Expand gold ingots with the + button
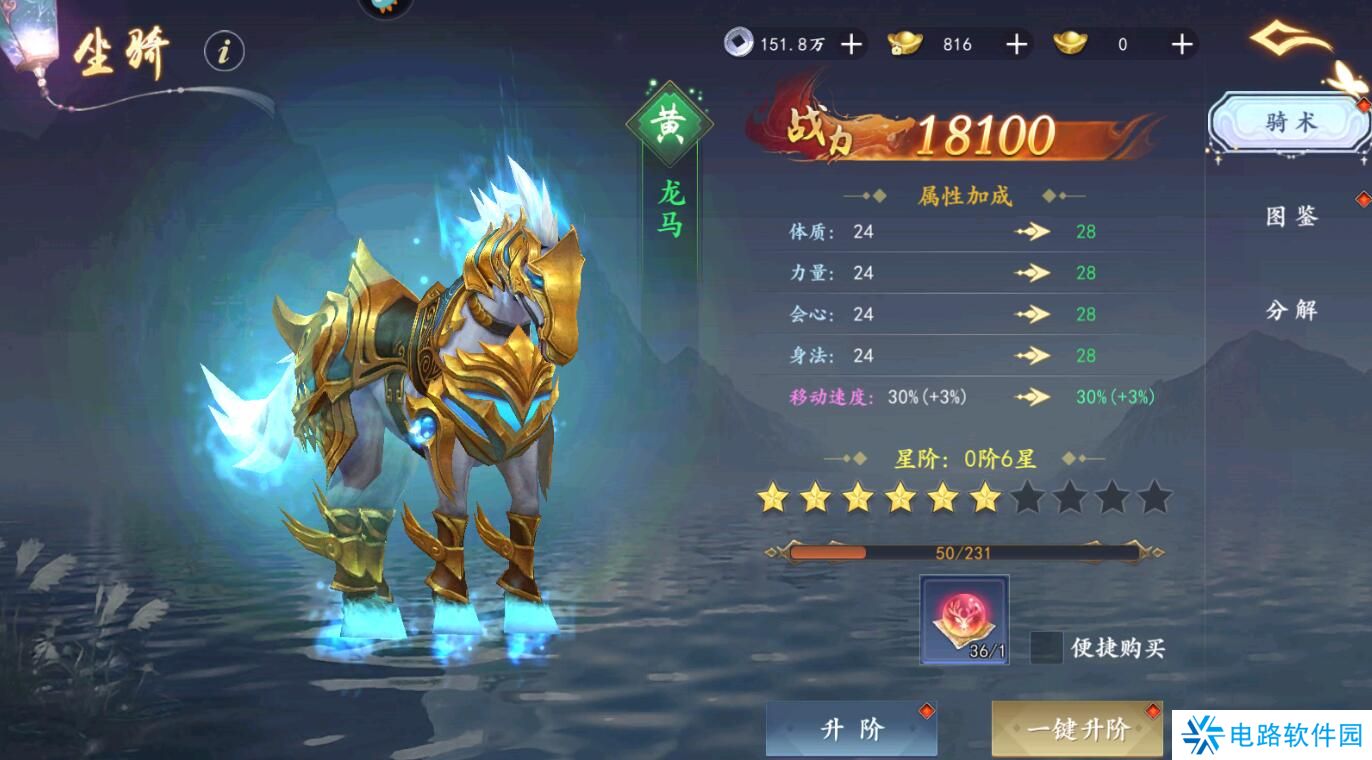The image size is (1372, 760). 1015,44
